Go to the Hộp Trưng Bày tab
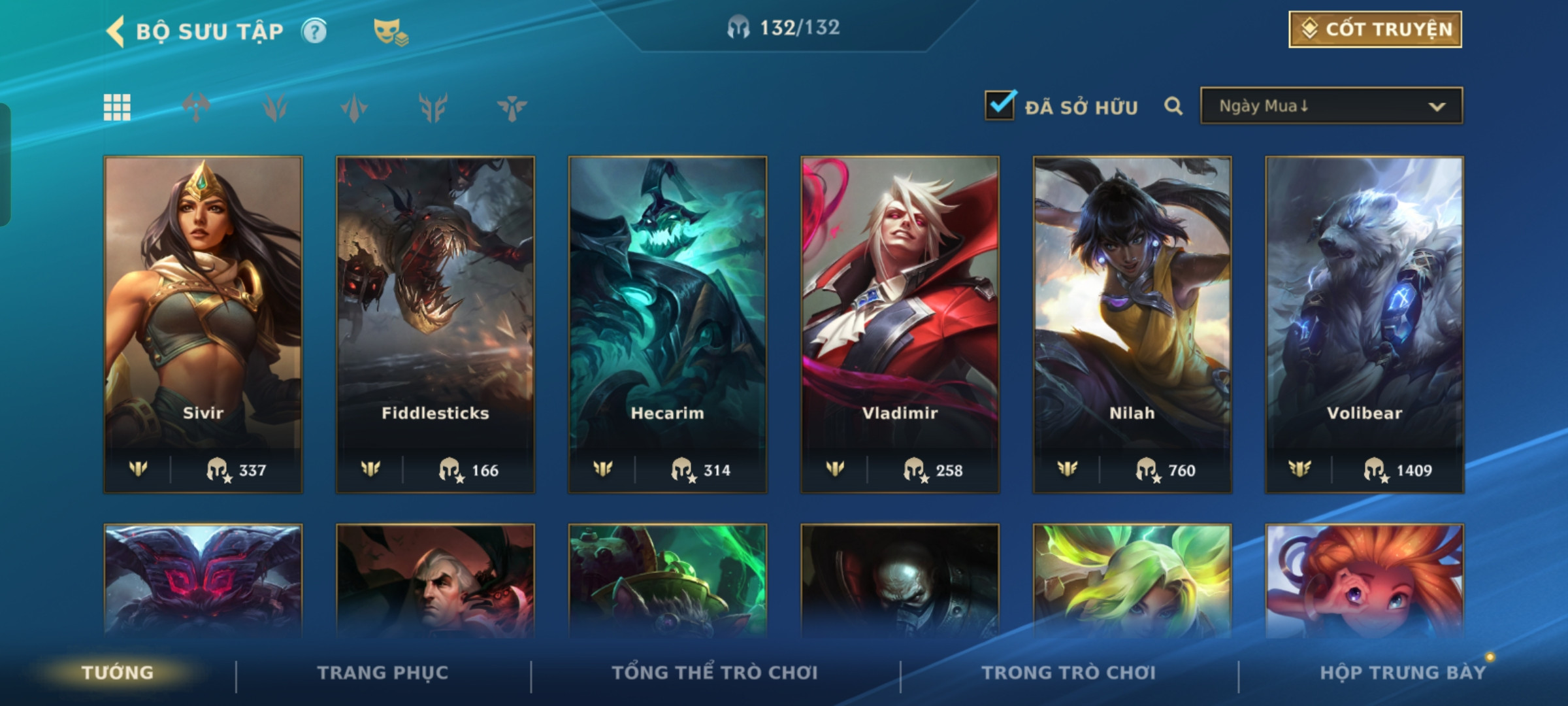Screen dimensions: 1568x706 pos(1403,673)
